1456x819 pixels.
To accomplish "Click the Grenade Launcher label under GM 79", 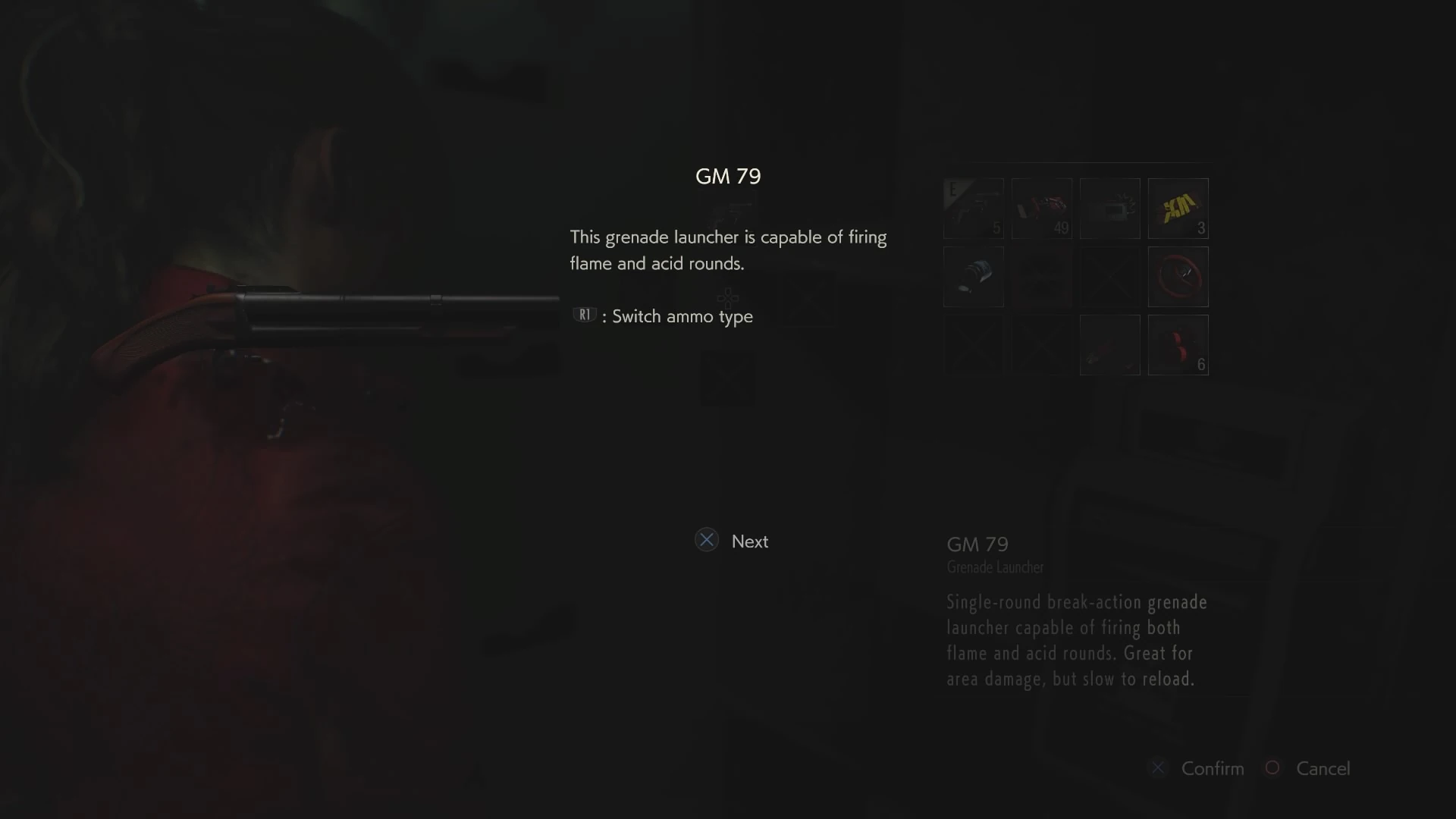I will click(x=994, y=567).
